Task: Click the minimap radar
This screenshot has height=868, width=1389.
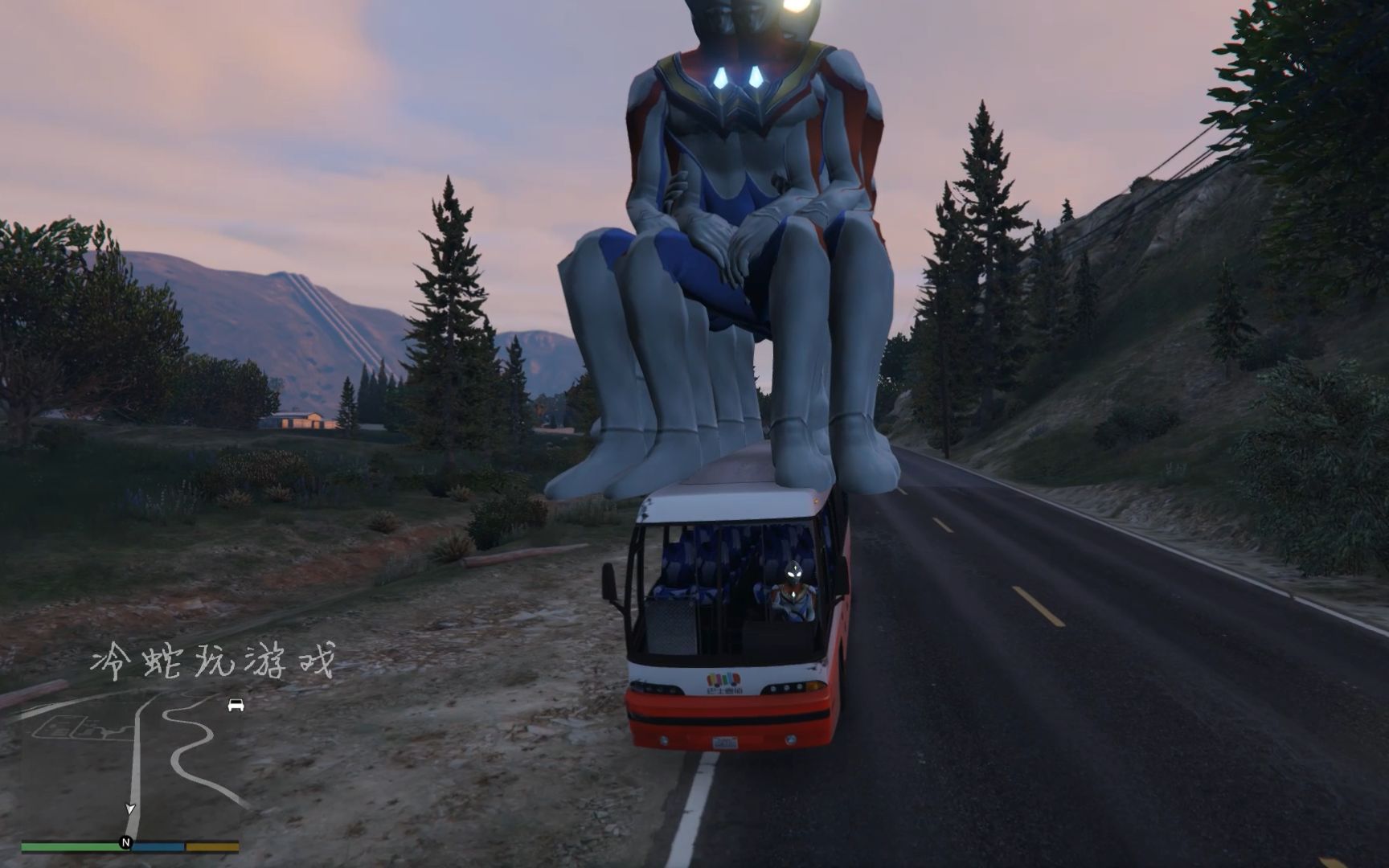Action: [x=131, y=768]
